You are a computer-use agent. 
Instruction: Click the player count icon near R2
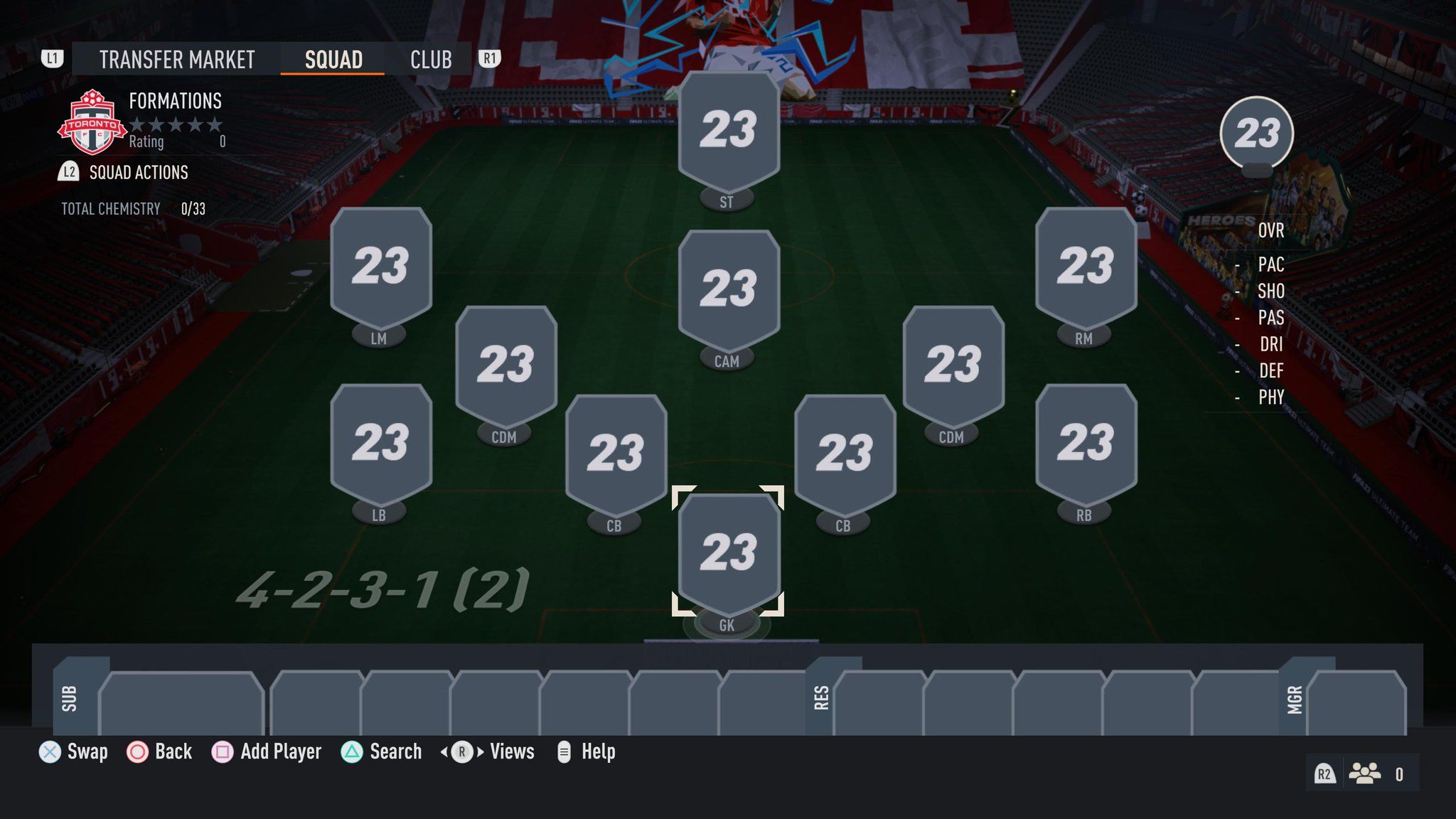click(1364, 773)
